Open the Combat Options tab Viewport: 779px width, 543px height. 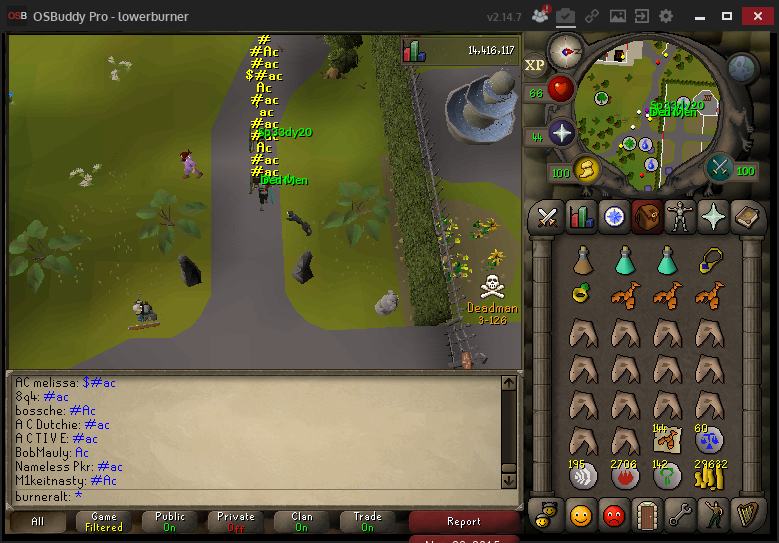(548, 216)
